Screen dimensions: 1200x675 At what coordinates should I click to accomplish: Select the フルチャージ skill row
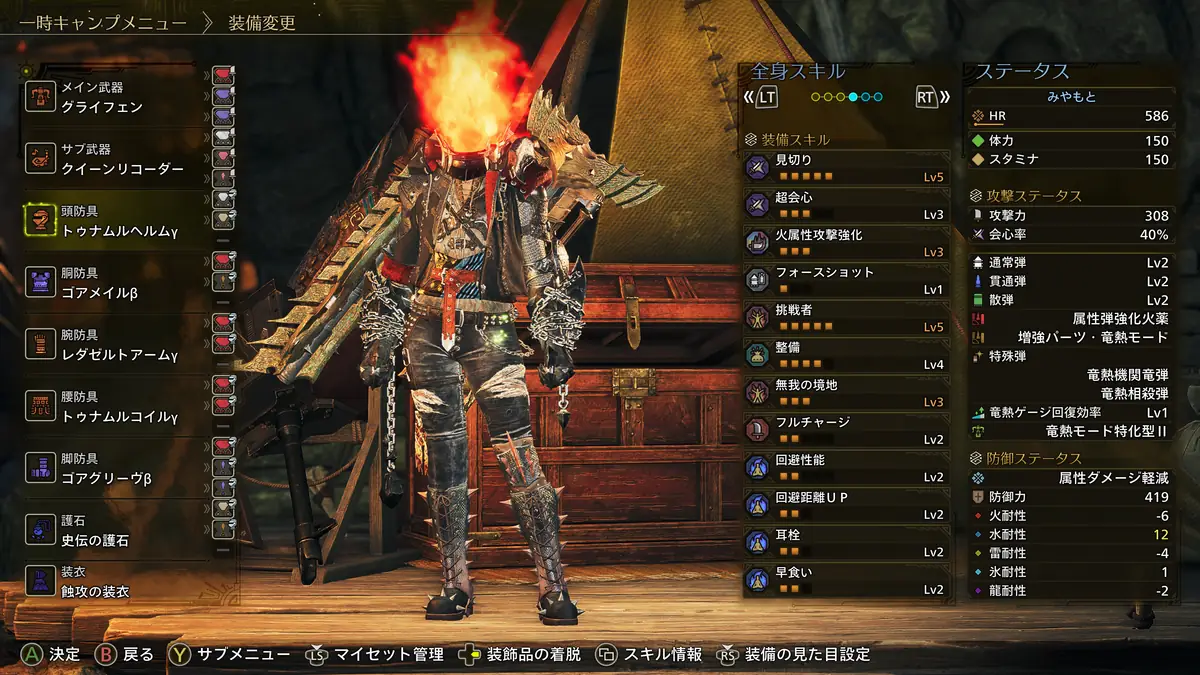[845, 431]
